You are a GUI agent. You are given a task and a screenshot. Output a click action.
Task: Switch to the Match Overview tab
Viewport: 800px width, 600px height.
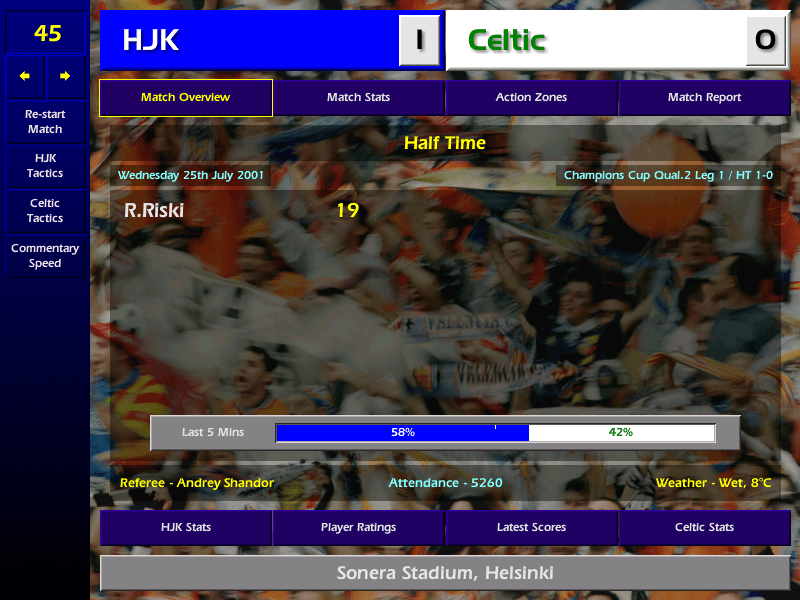pos(185,98)
